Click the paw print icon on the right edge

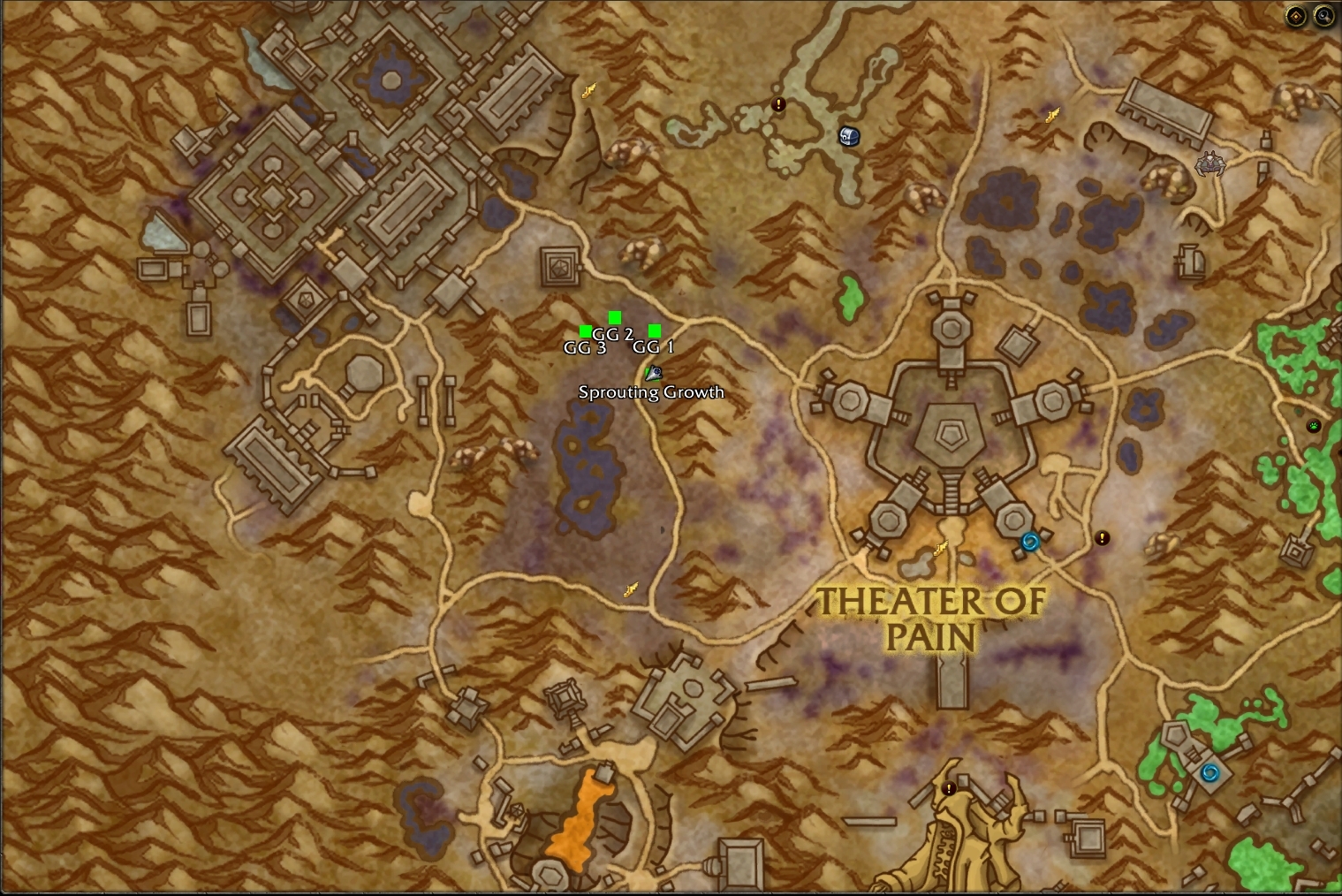(x=1314, y=424)
